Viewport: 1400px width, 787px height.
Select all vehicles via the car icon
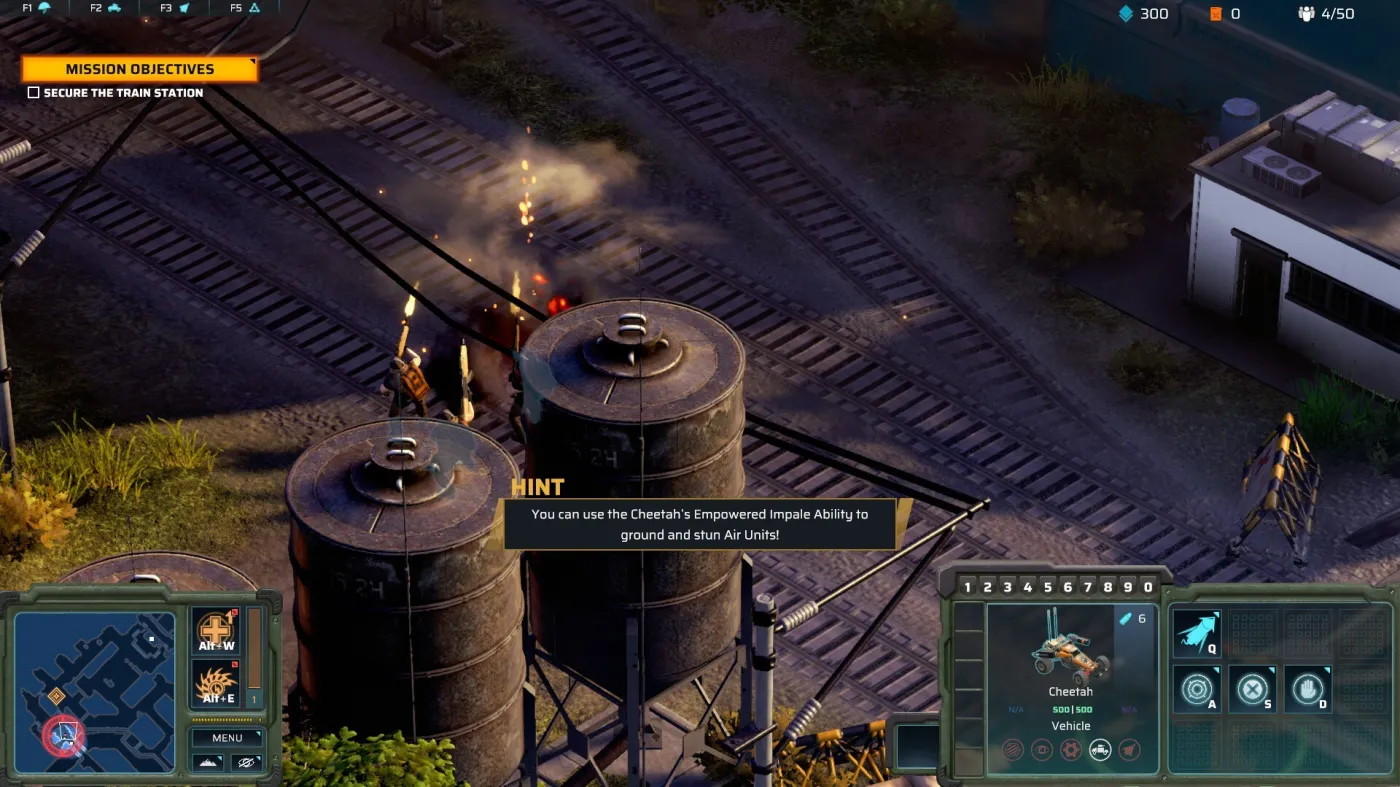tap(113, 8)
